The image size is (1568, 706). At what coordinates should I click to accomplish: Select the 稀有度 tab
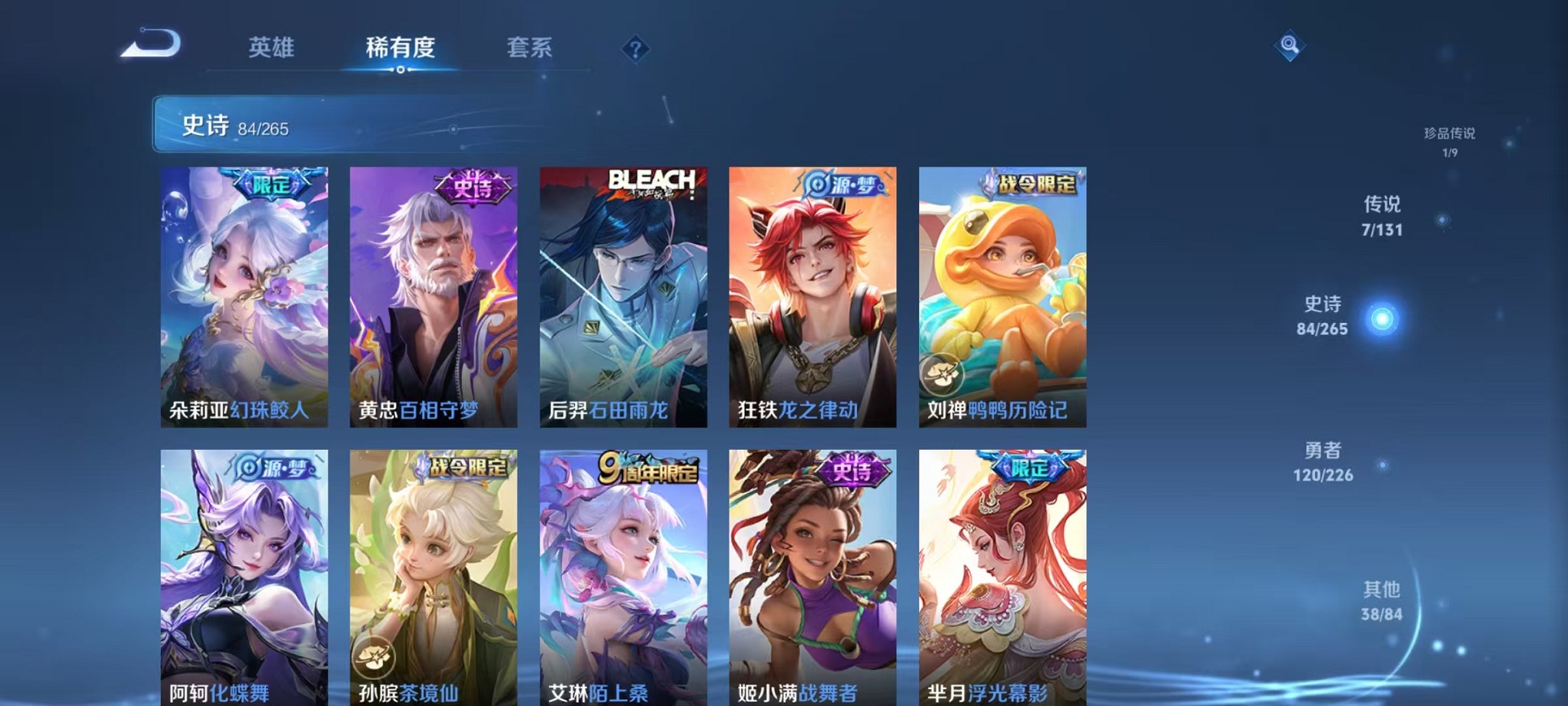coord(400,48)
